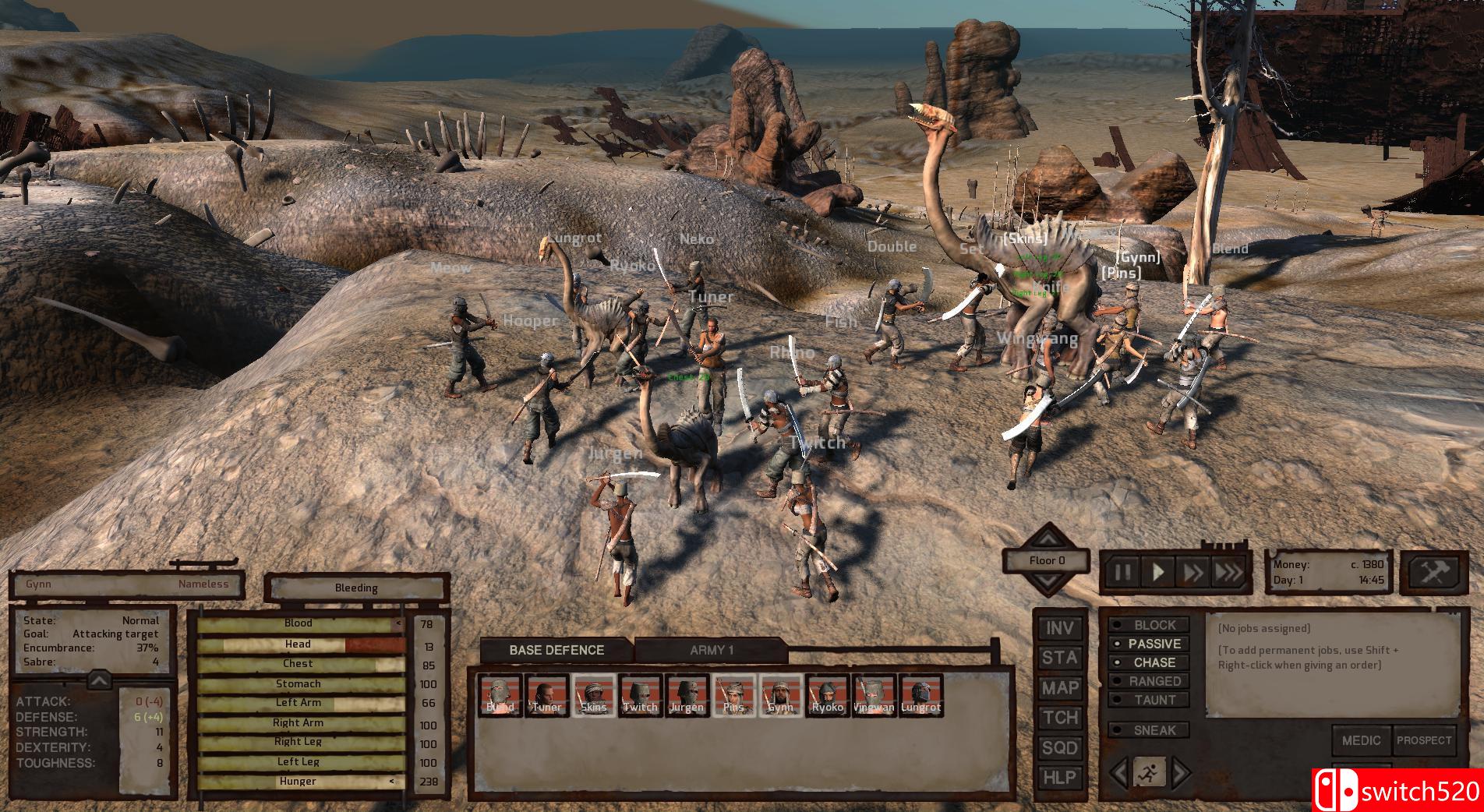Enable the BLOCK combat mode
Viewport: 1484px width, 812px height.
(x=1150, y=625)
